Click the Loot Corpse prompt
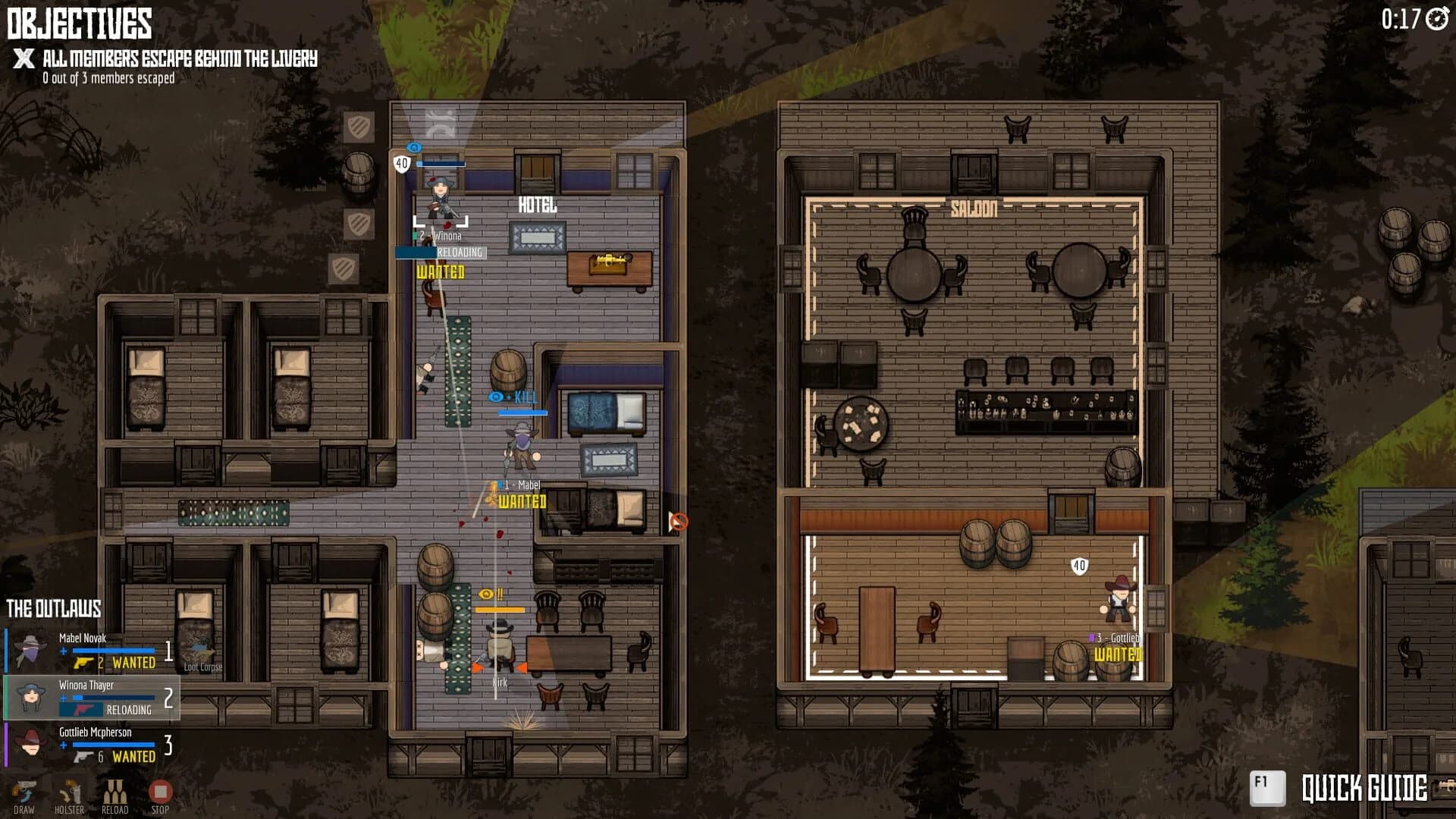Image resolution: width=1456 pixels, height=819 pixels. click(203, 667)
